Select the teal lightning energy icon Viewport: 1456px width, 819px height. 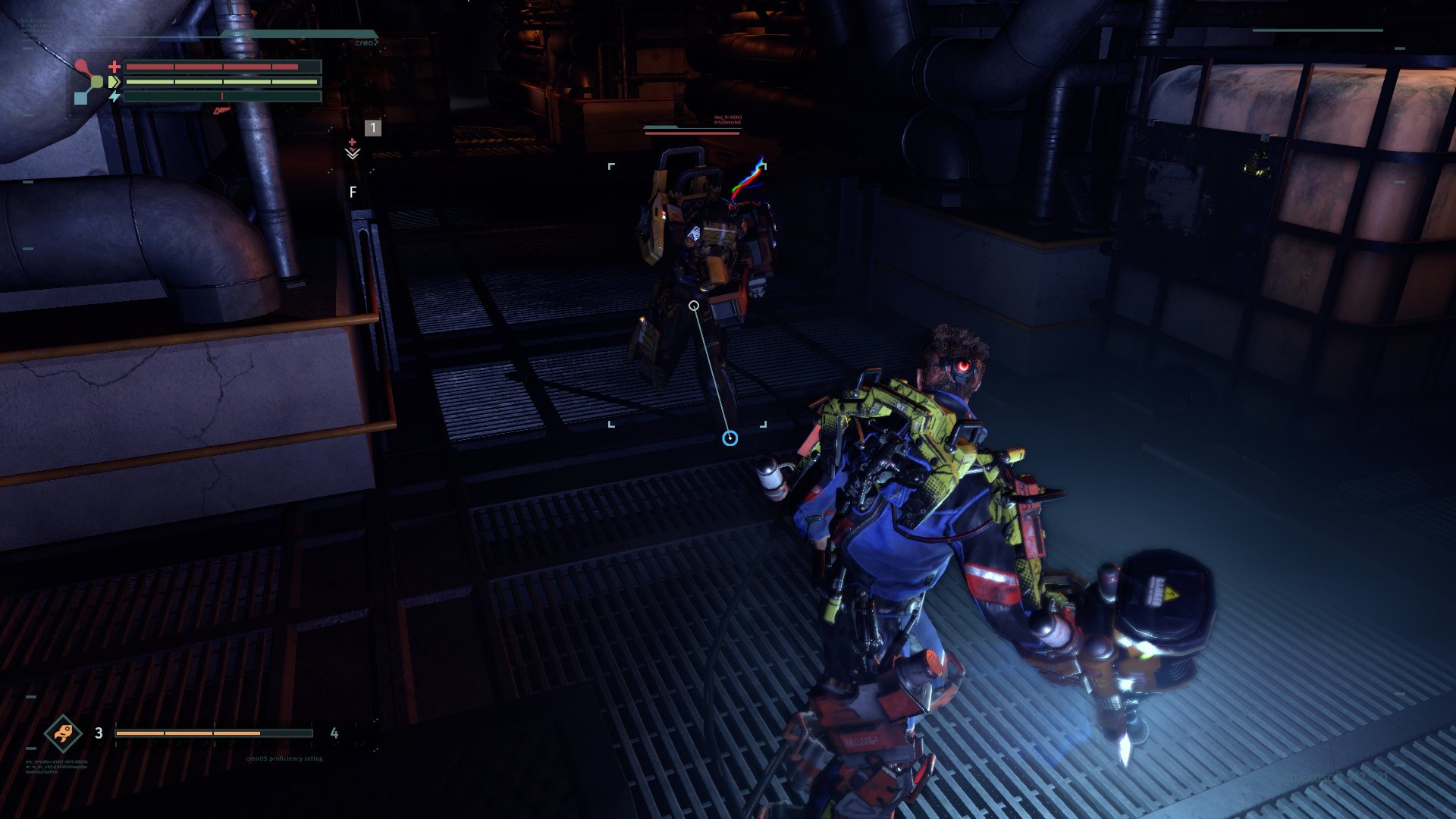tap(114, 97)
